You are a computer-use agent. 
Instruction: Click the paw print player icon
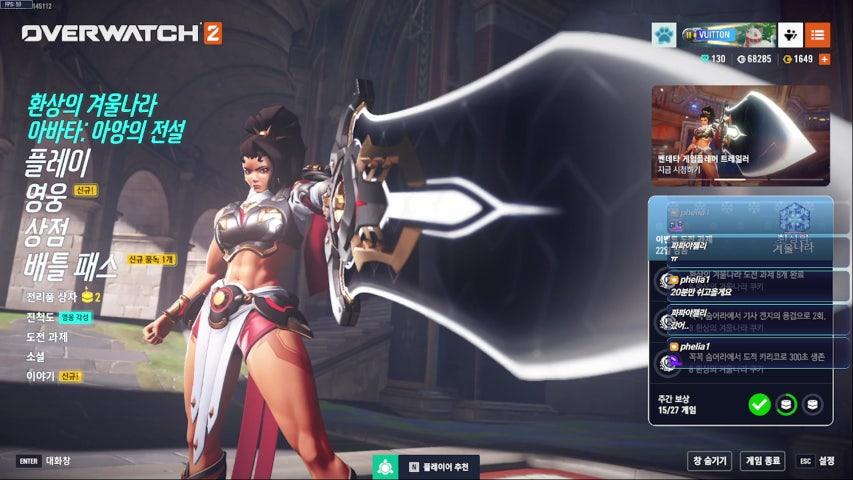(664, 35)
